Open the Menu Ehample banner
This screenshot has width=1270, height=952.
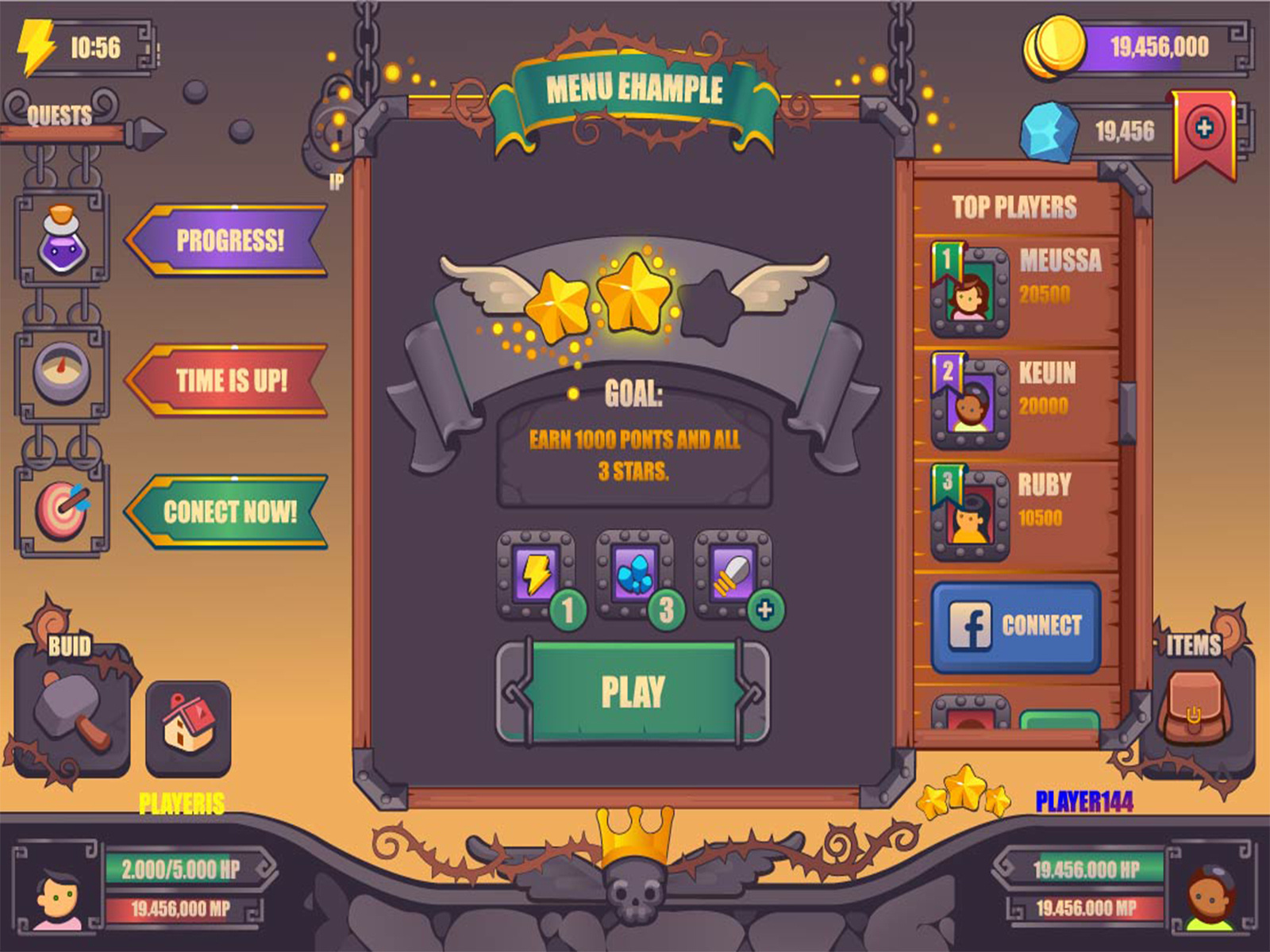pos(635,90)
